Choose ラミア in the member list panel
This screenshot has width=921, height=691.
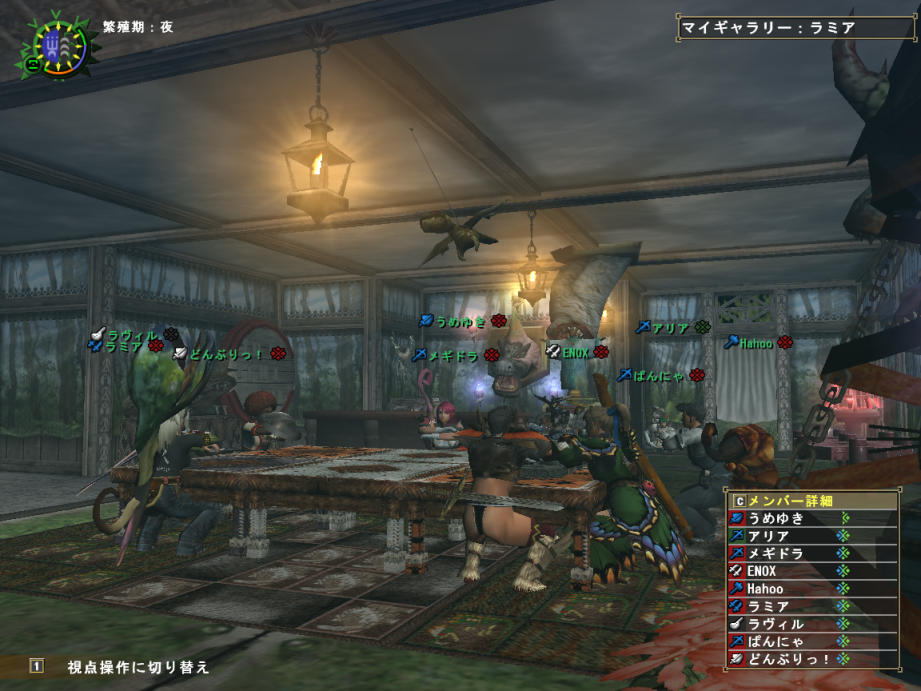pyautogui.click(x=776, y=606)
